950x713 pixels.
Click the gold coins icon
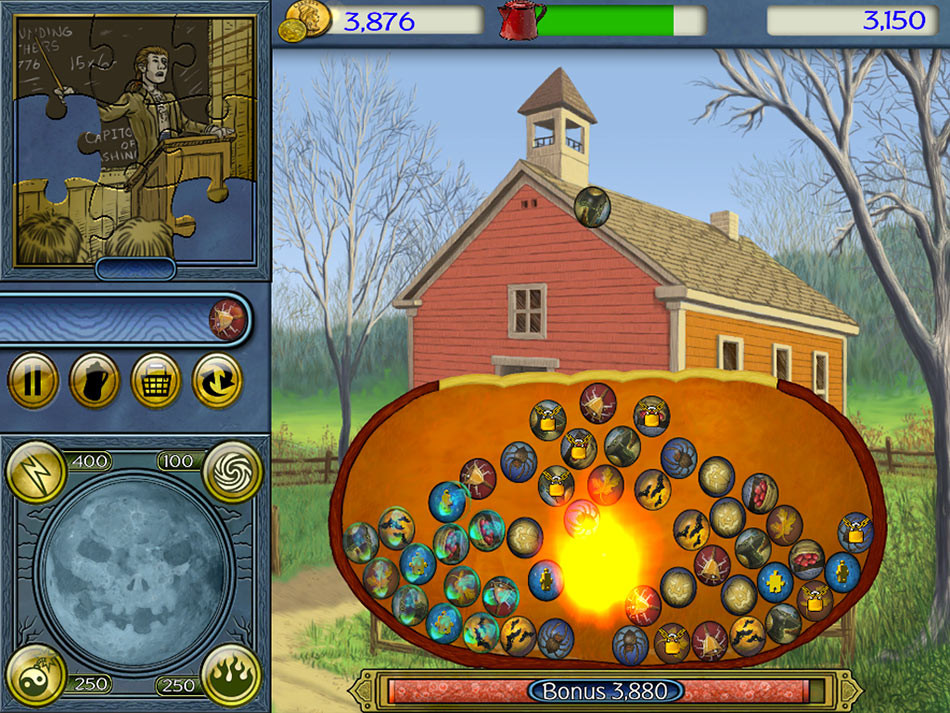(308, 19)
